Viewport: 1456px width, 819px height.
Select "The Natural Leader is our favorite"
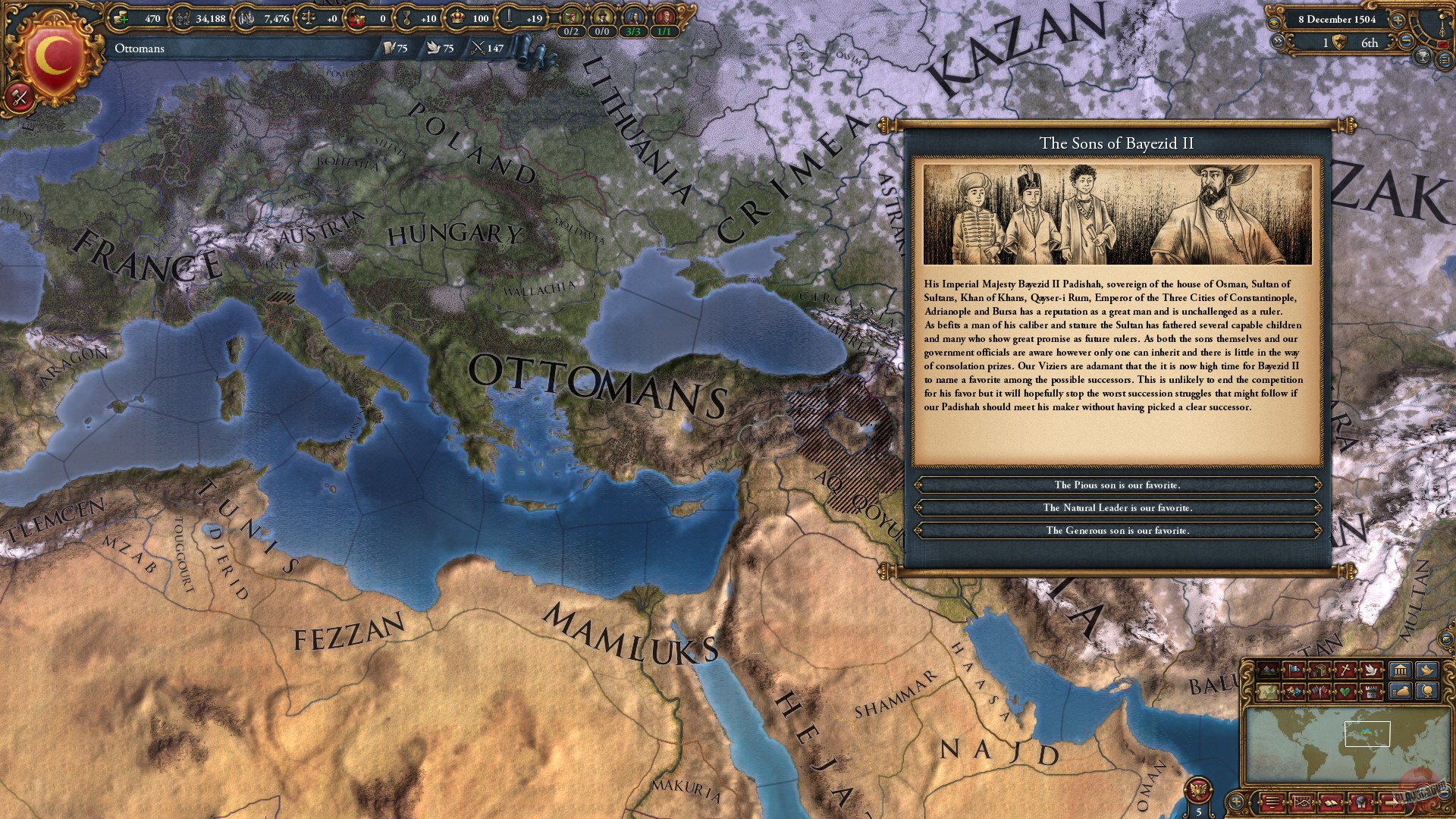coord(1115,507)
